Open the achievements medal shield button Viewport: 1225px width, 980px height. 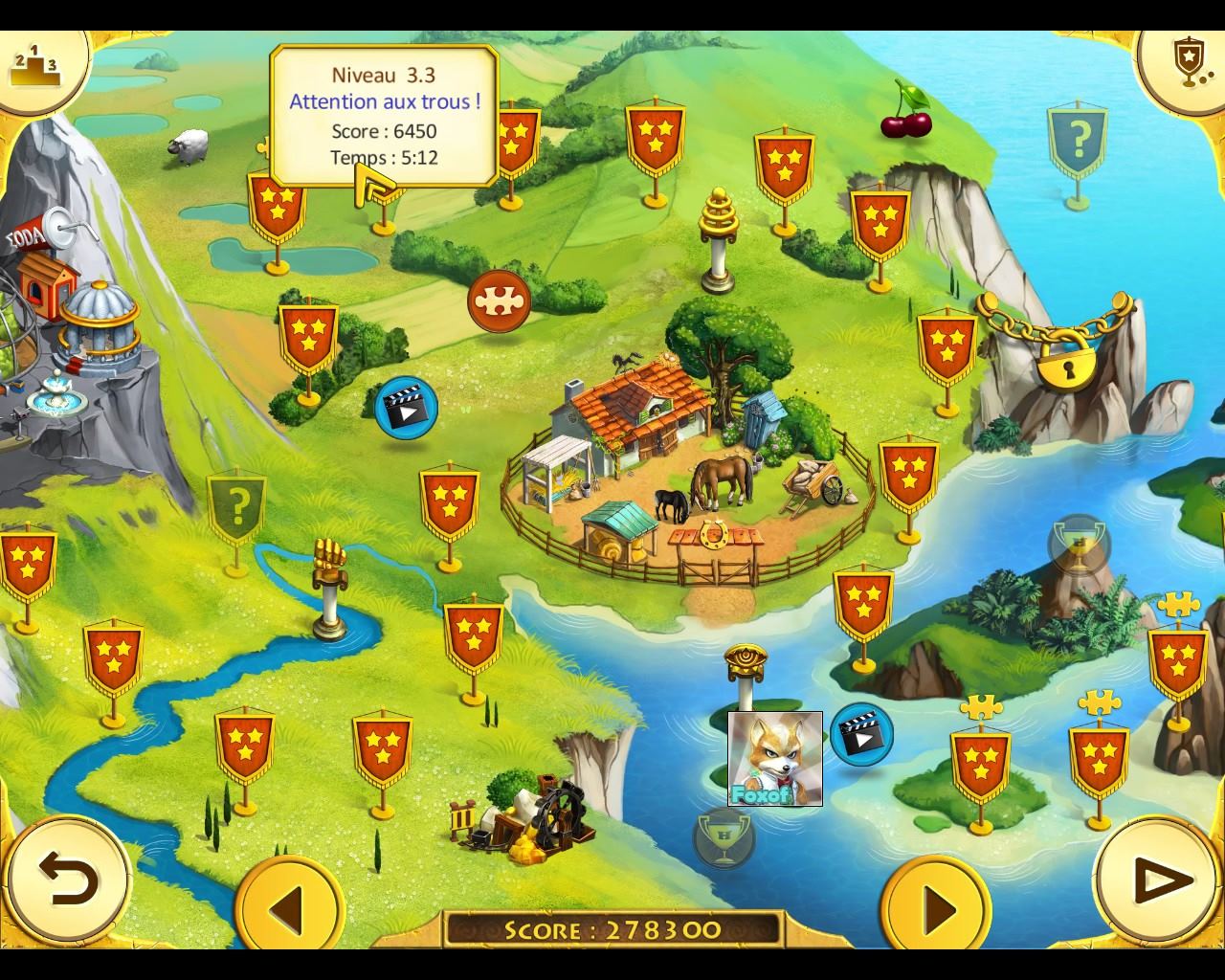click(x=1187, y=65)
